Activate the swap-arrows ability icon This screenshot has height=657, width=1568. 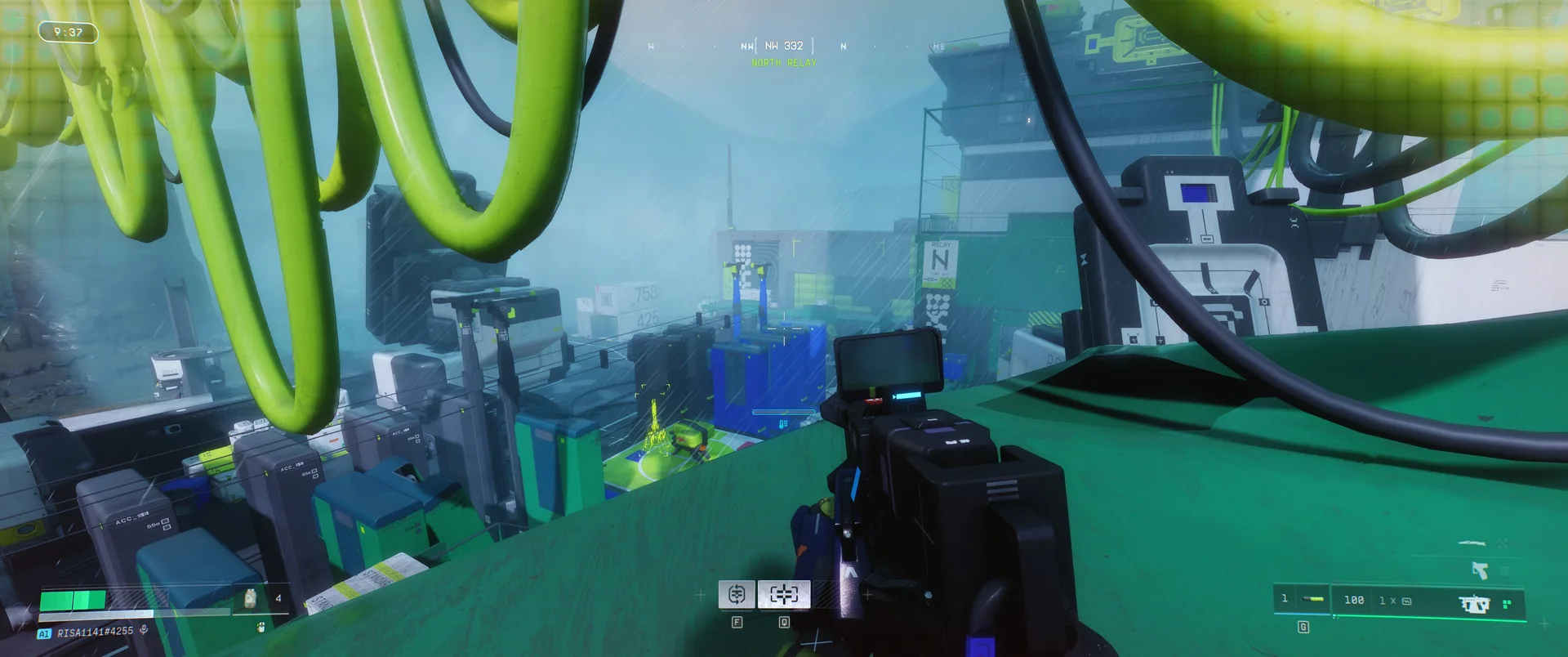click(x=736, y=594)
